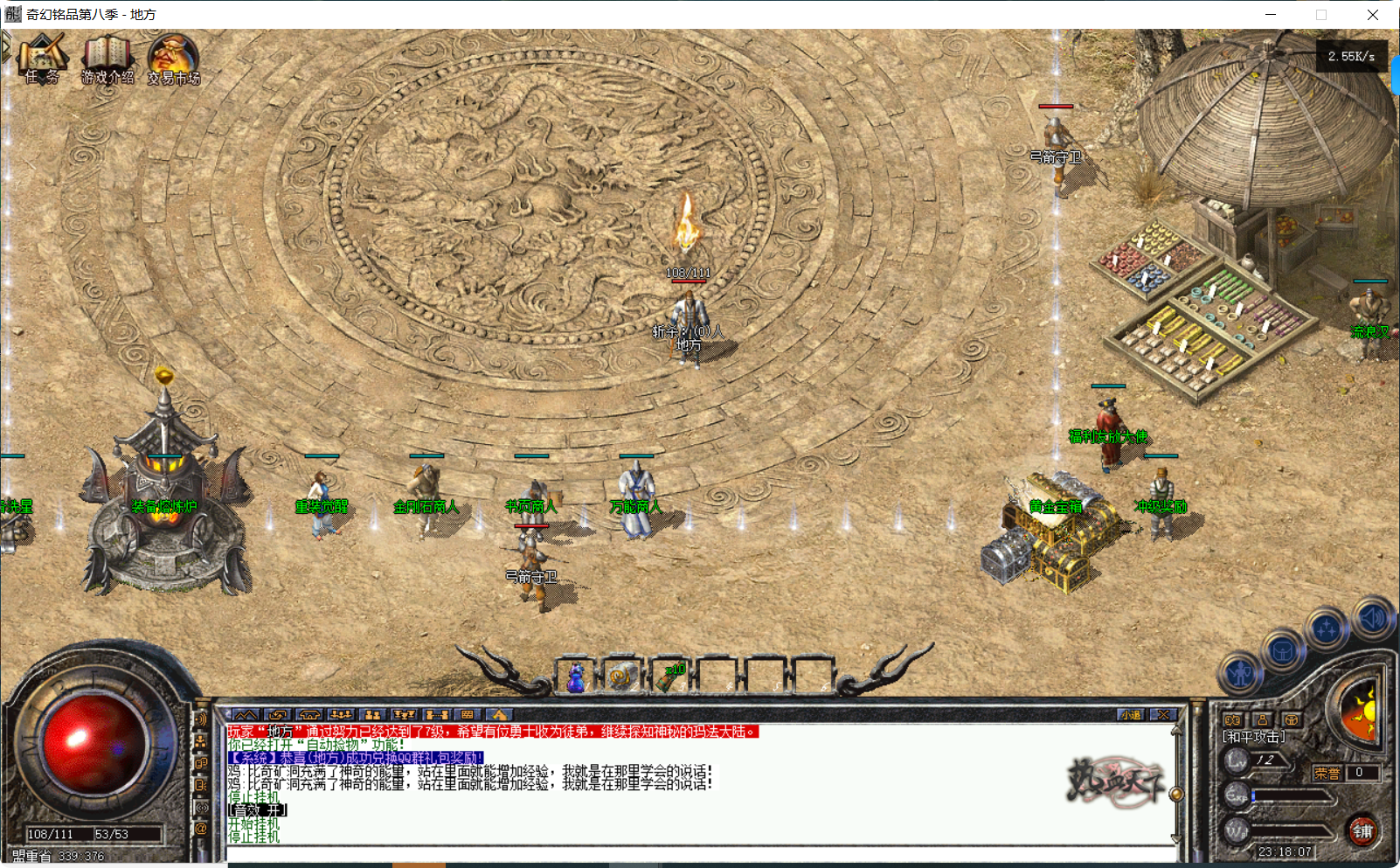This screenshot has width=1400, height=868.
Task: Select the house icon in the chat toolbar
Action: (x=309, y=715)
